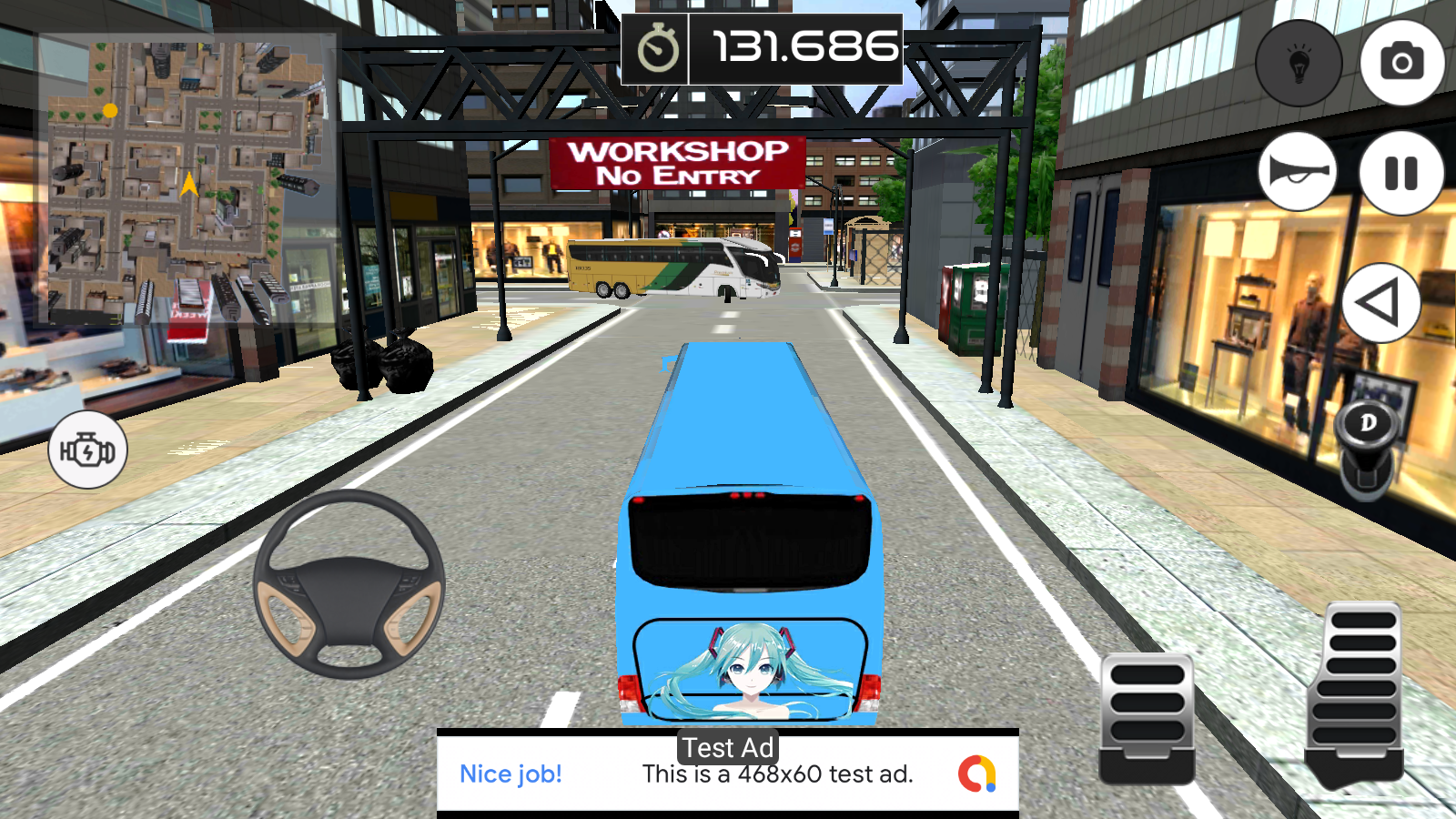Image resolution: width=1456 pixels, height=819 pixels.
Task: Toggle the headlights bulb button
Action: [1299, 63]
